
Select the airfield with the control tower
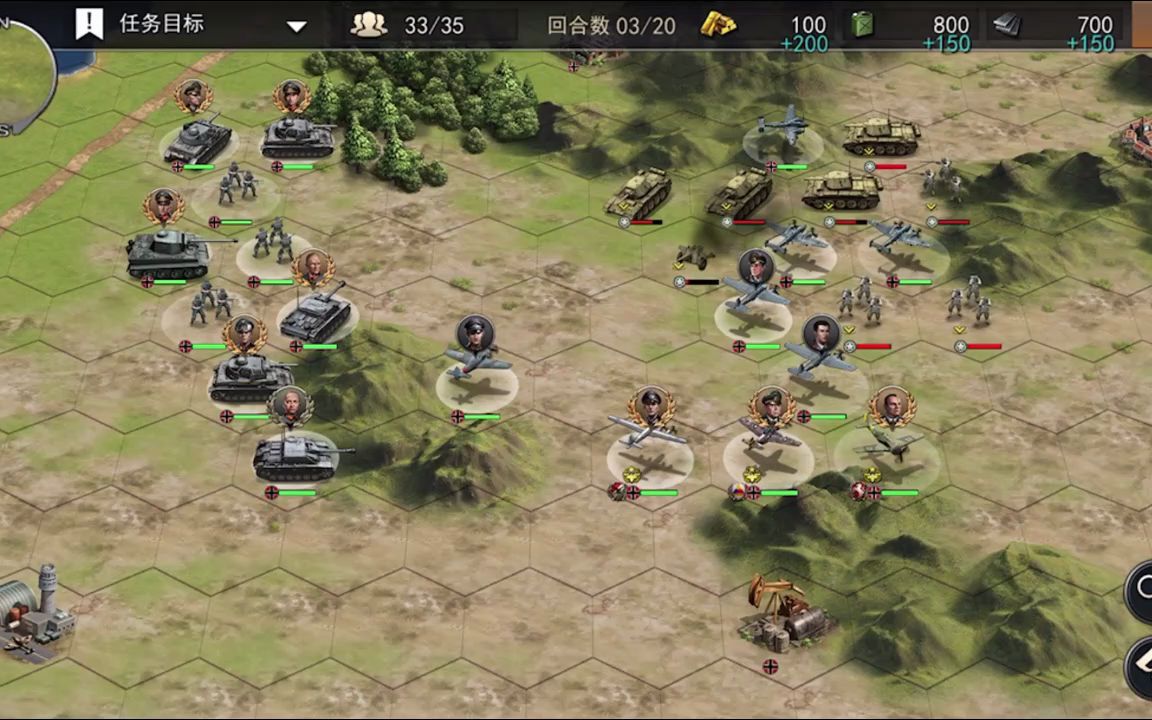(x=35, y=615)
